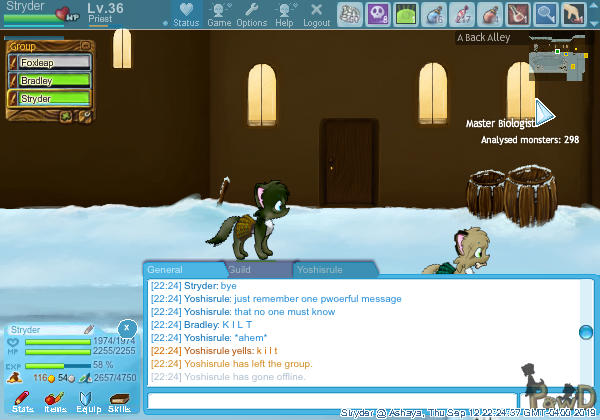
Task: Switch to the Guild chat tab
Action: coord(240,270)
